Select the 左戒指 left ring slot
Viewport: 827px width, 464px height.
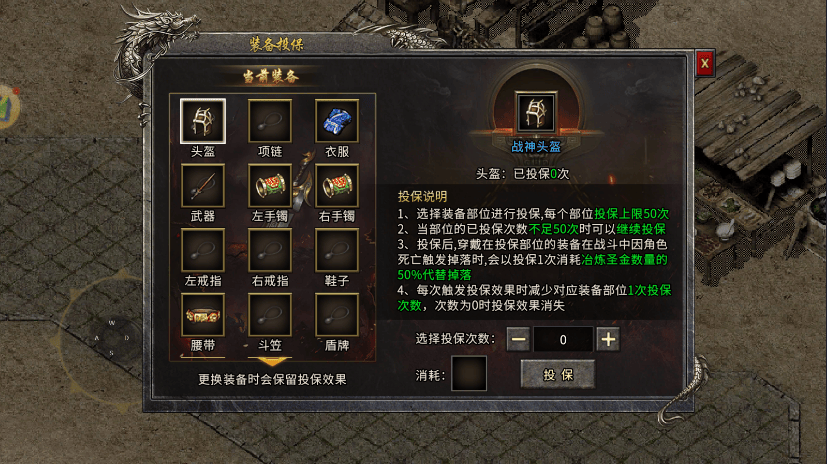click(x=202, y=250)
